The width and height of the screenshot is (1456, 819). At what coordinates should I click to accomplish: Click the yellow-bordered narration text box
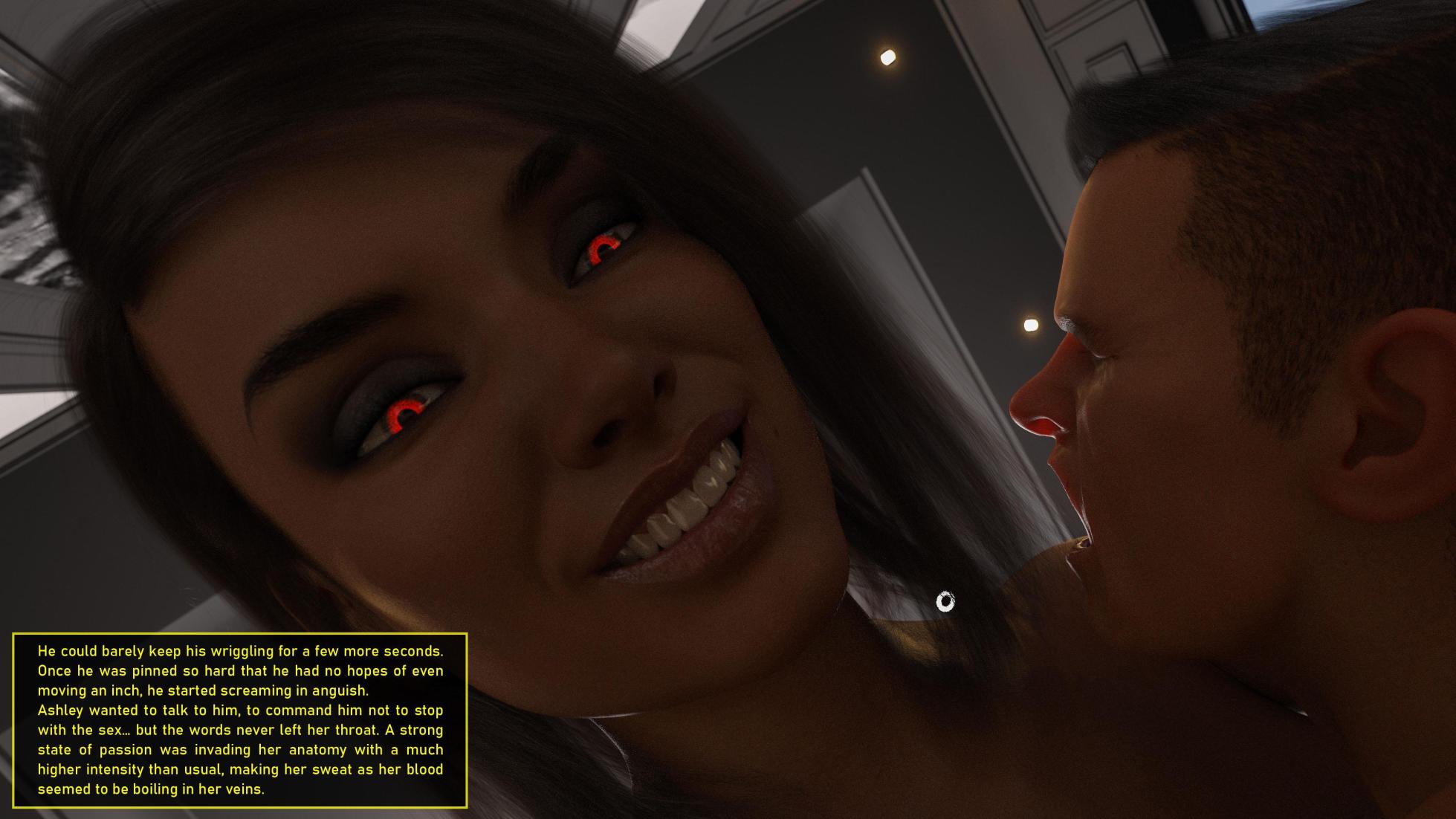click(x=240, y=719)
